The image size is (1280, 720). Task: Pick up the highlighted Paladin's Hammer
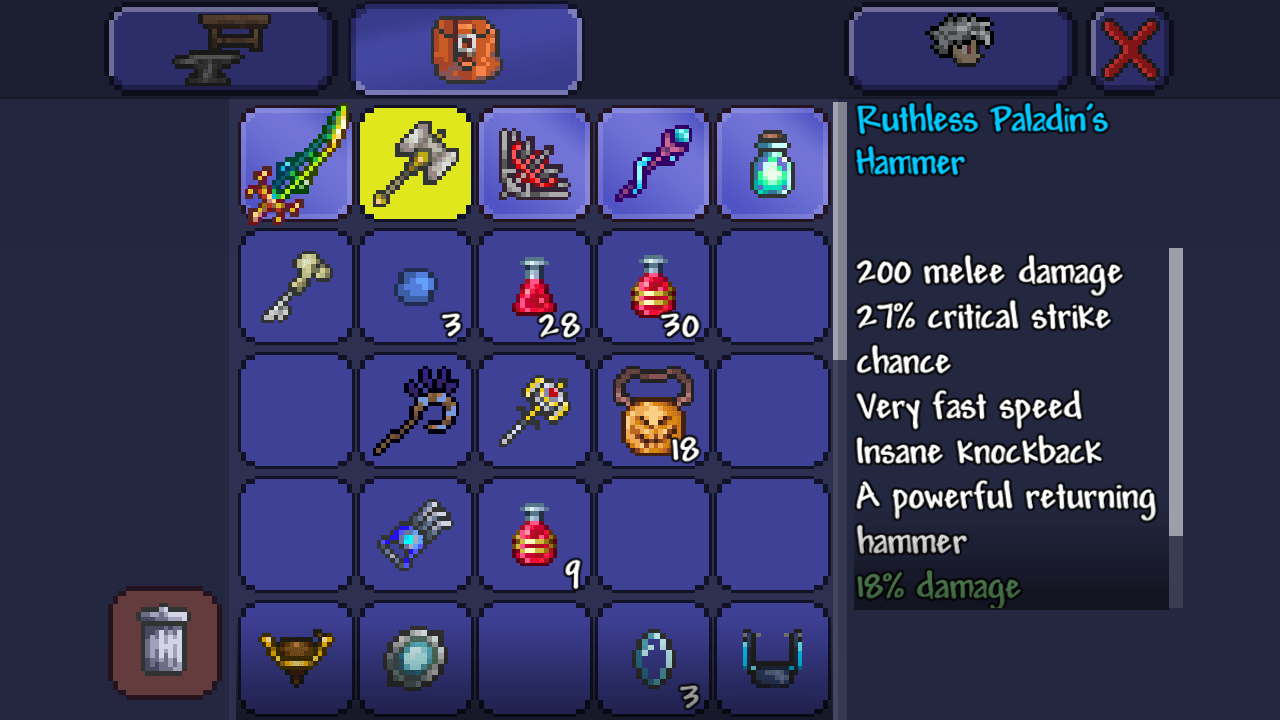pyautogui.click(x=415, y=163)
